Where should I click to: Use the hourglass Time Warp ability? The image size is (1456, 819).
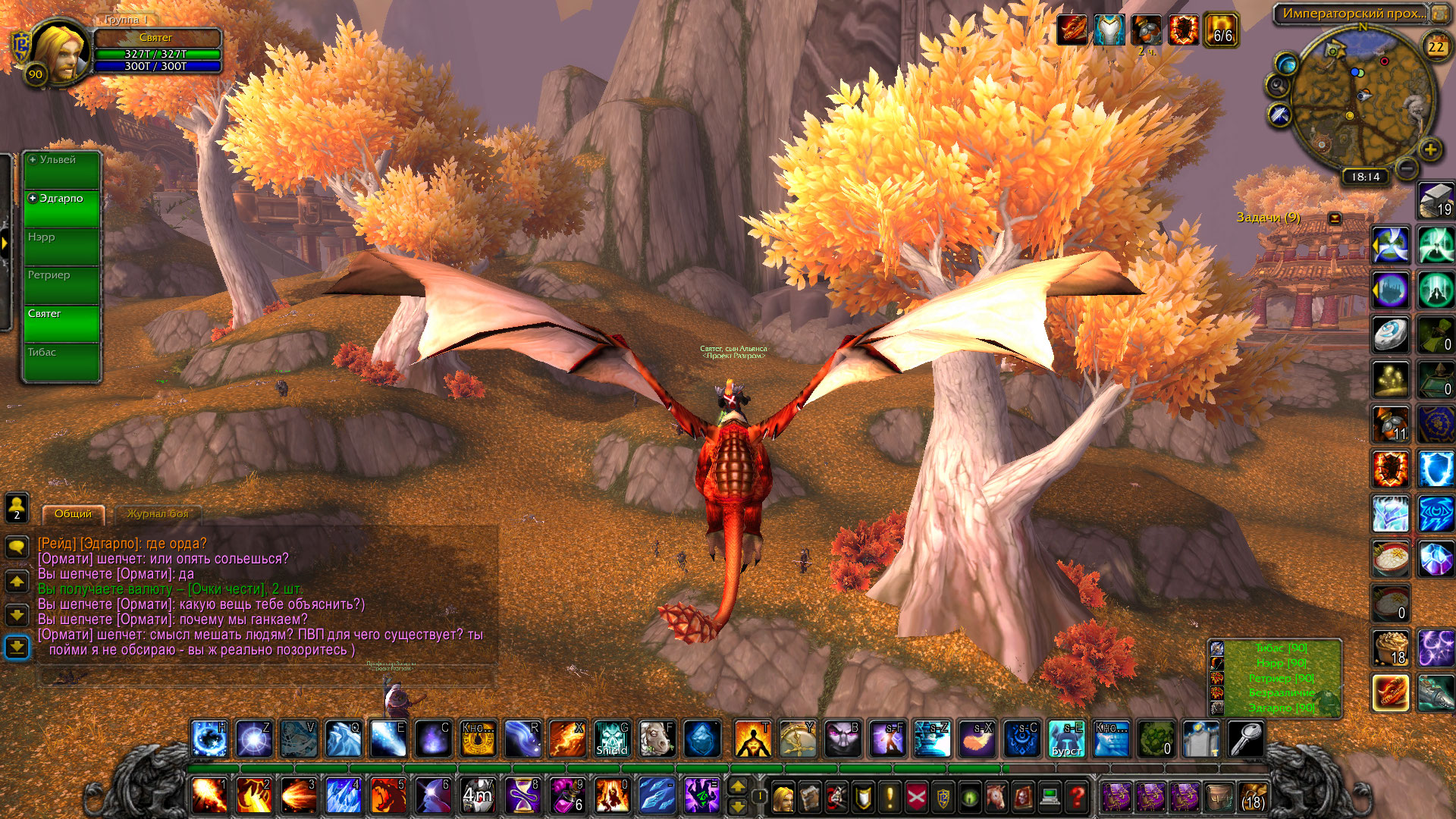click(x=522, y=796)
